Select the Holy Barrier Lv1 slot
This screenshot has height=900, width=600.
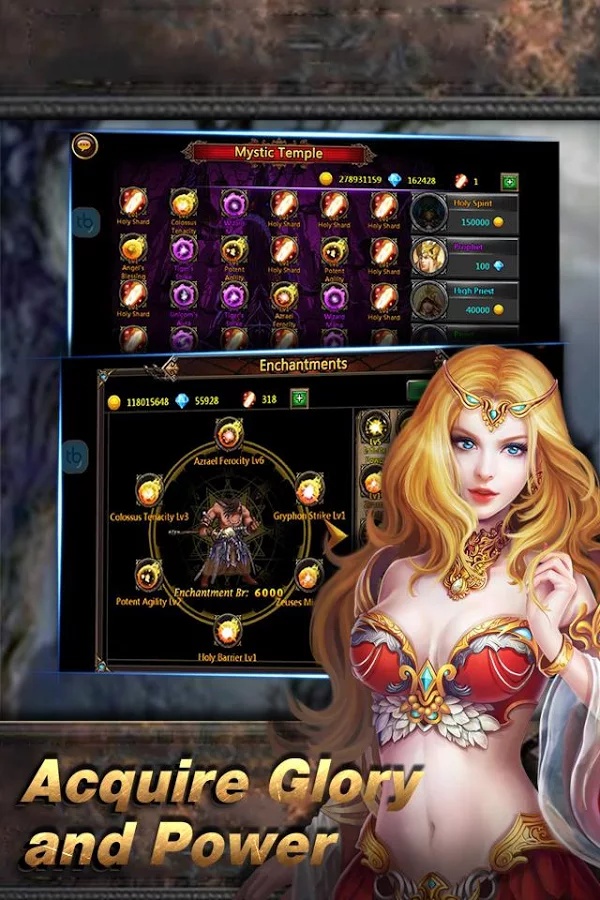(x=228, y=629)
